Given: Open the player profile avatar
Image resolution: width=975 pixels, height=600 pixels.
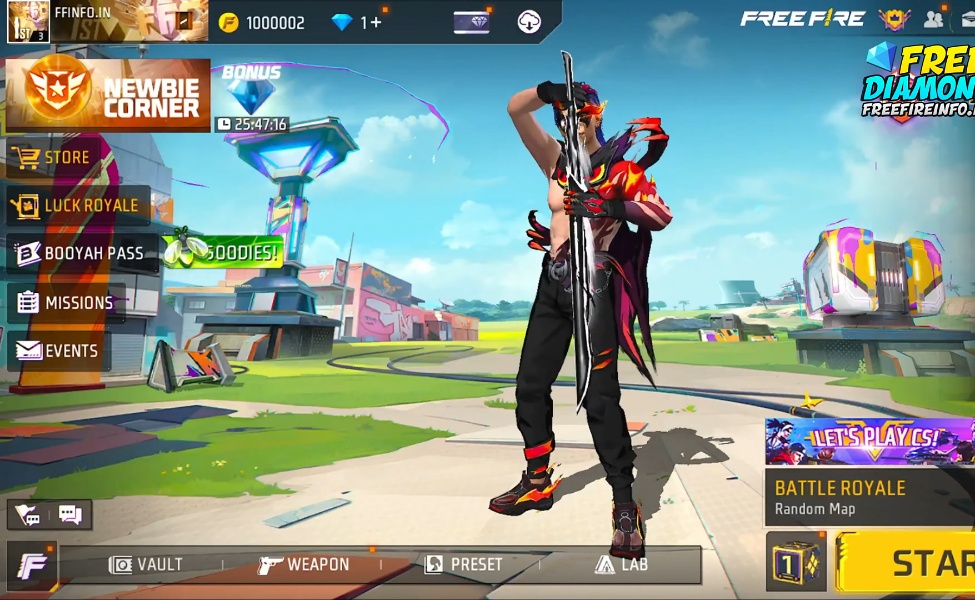Looking at the screenshot, I should click(x=28, y=21).
